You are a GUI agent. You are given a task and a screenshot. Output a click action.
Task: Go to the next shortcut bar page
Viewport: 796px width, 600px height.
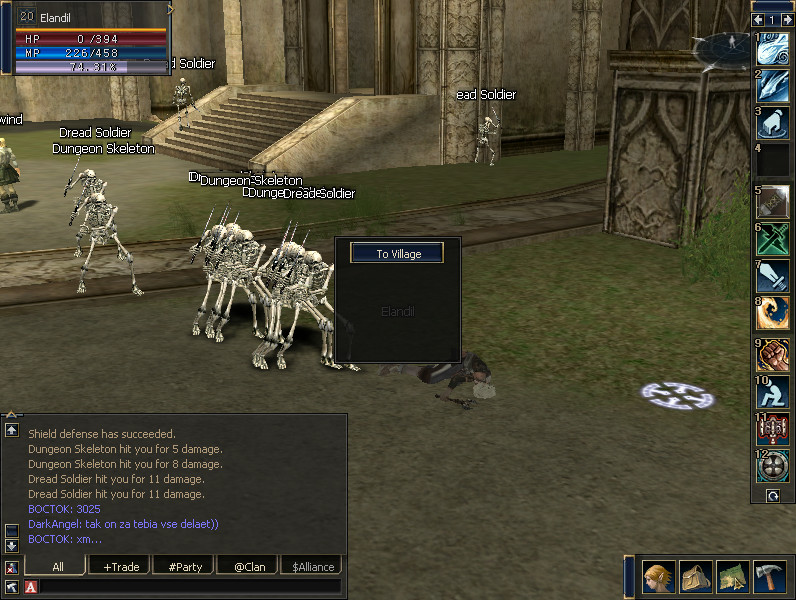[x=787, y=19]
